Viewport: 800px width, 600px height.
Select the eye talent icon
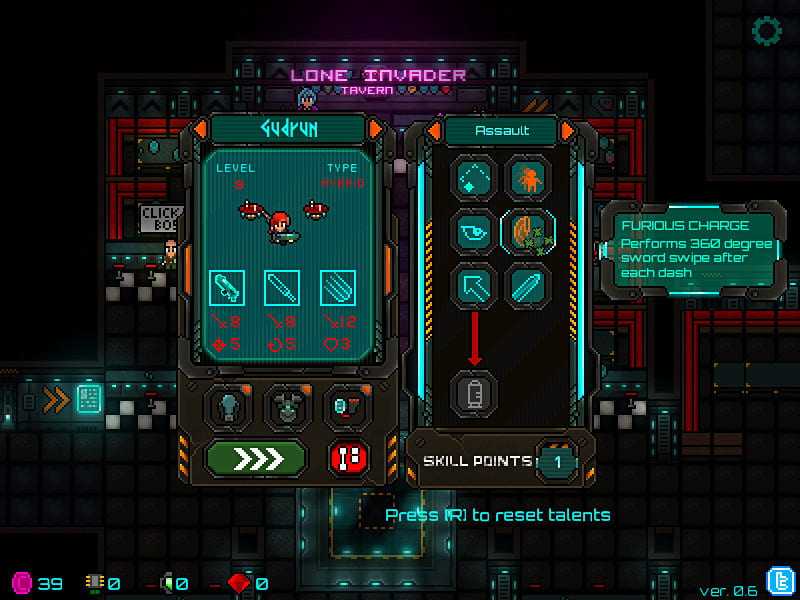coord(476,231)
